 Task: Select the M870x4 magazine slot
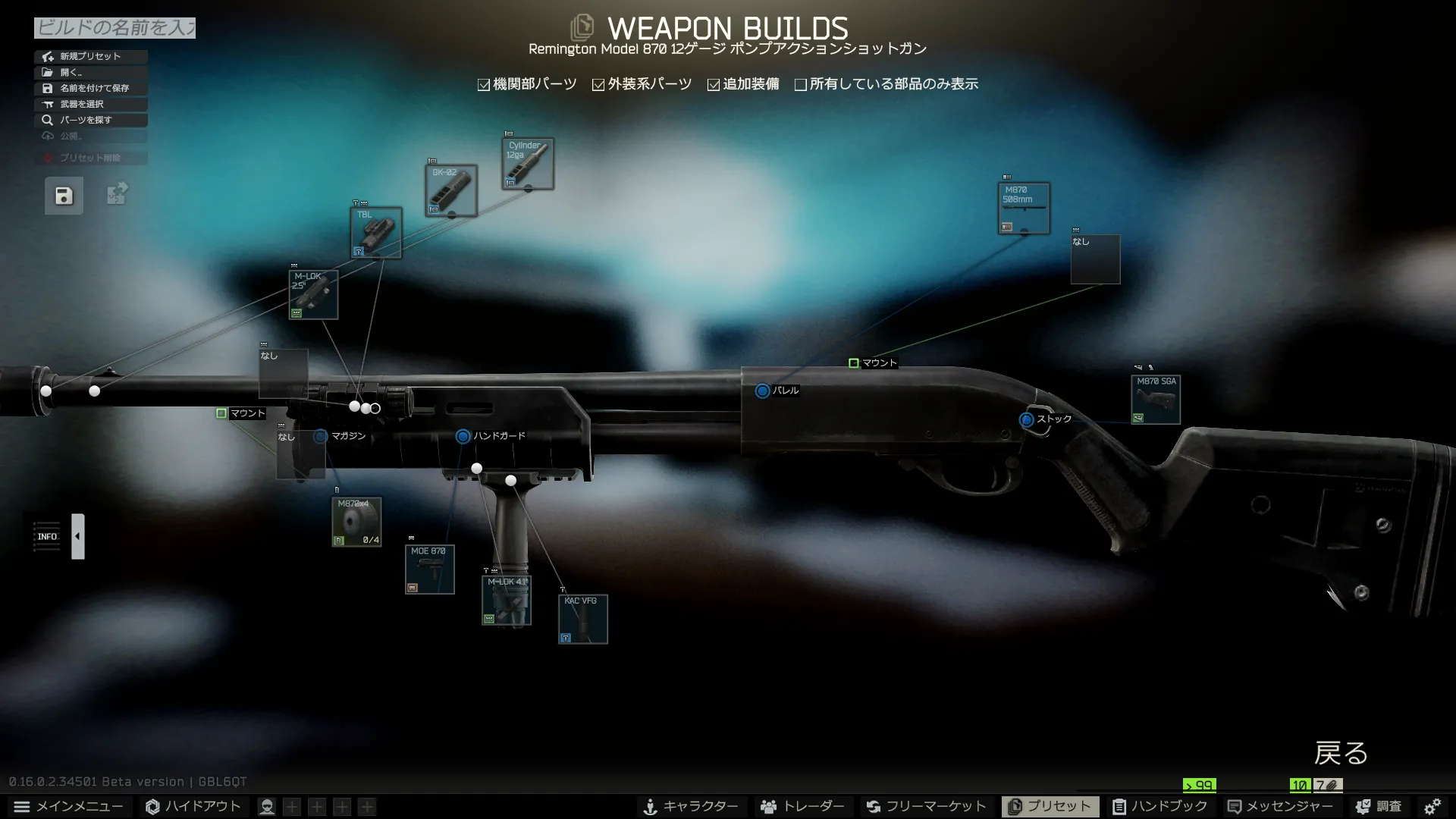[356, 522]
